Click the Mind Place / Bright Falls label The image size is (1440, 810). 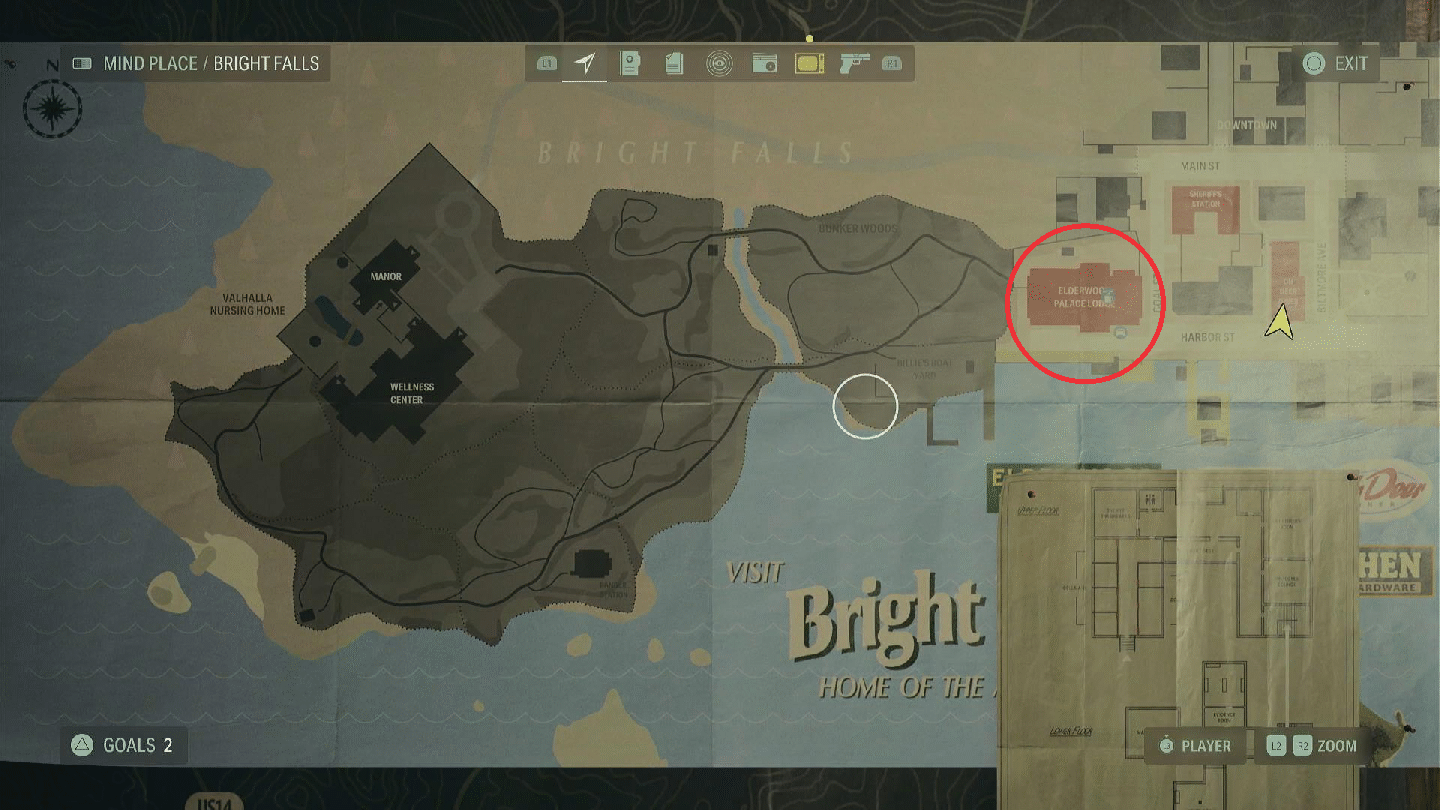(x=196, y=64)
